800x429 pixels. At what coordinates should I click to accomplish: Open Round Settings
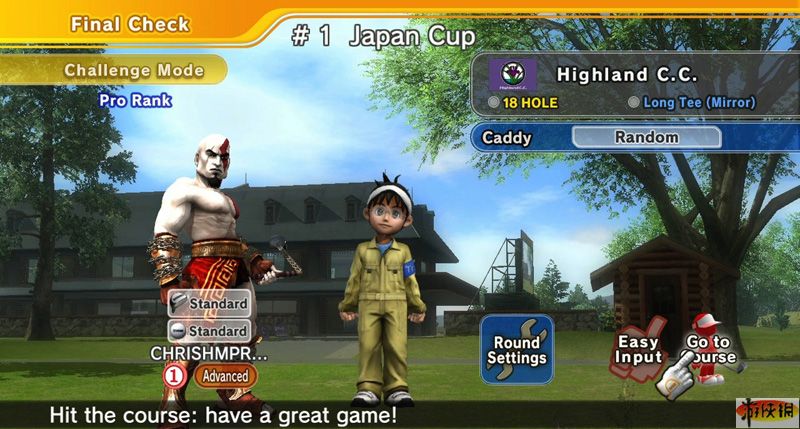click(x=517, y=349)
